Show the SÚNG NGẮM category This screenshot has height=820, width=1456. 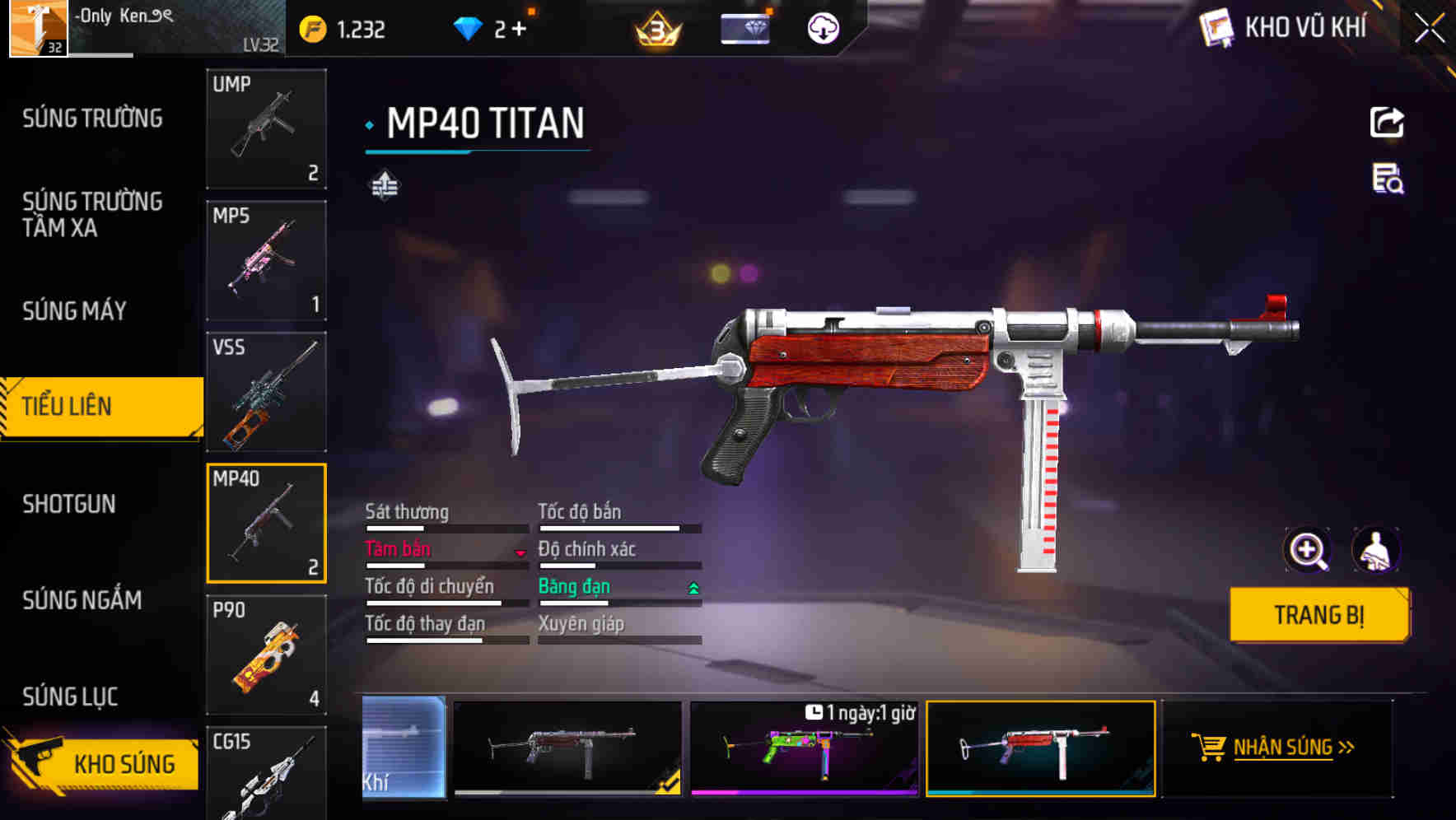[x=82, y=600]
